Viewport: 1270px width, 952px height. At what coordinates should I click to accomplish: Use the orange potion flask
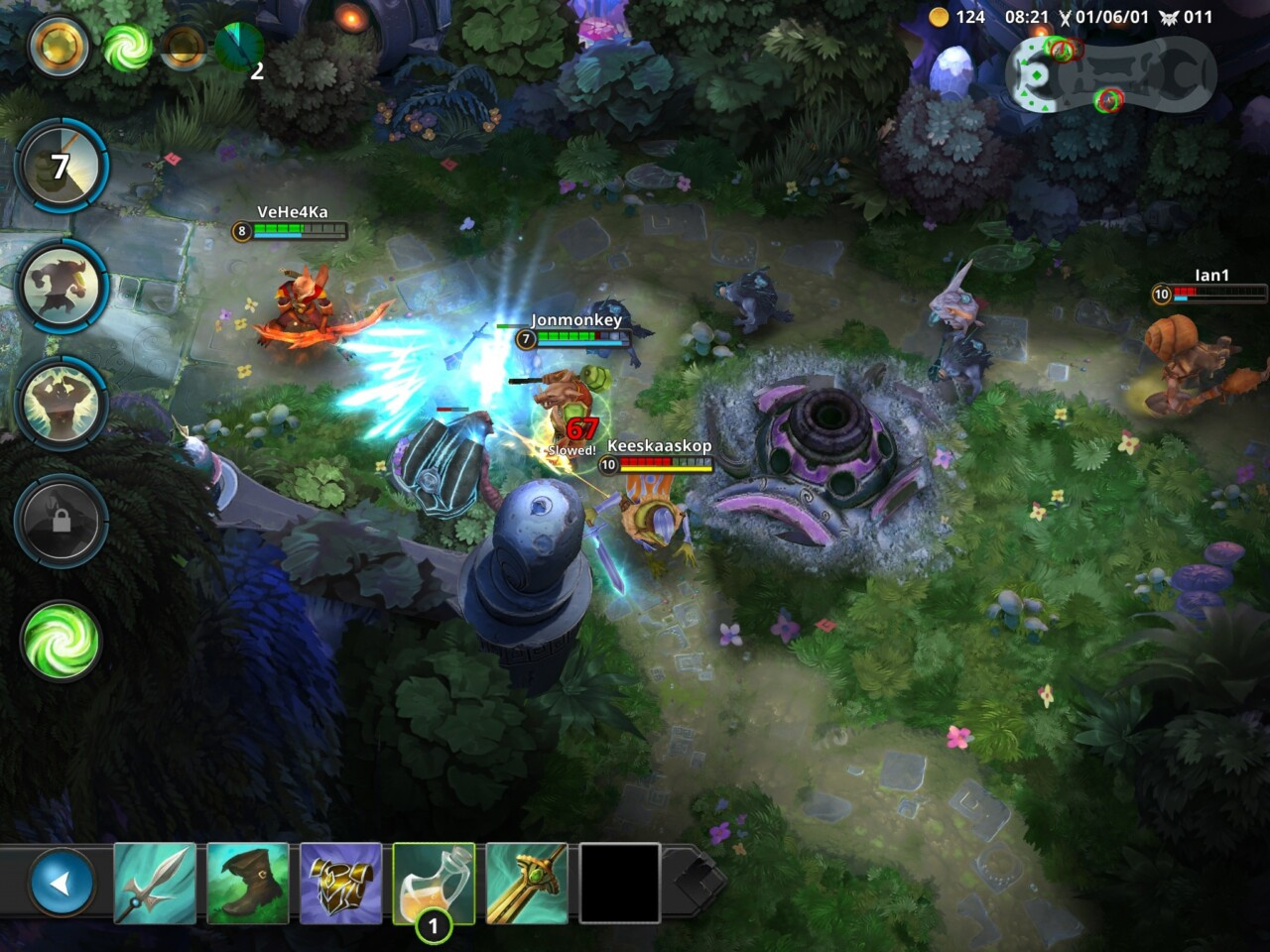click(434, 883)
